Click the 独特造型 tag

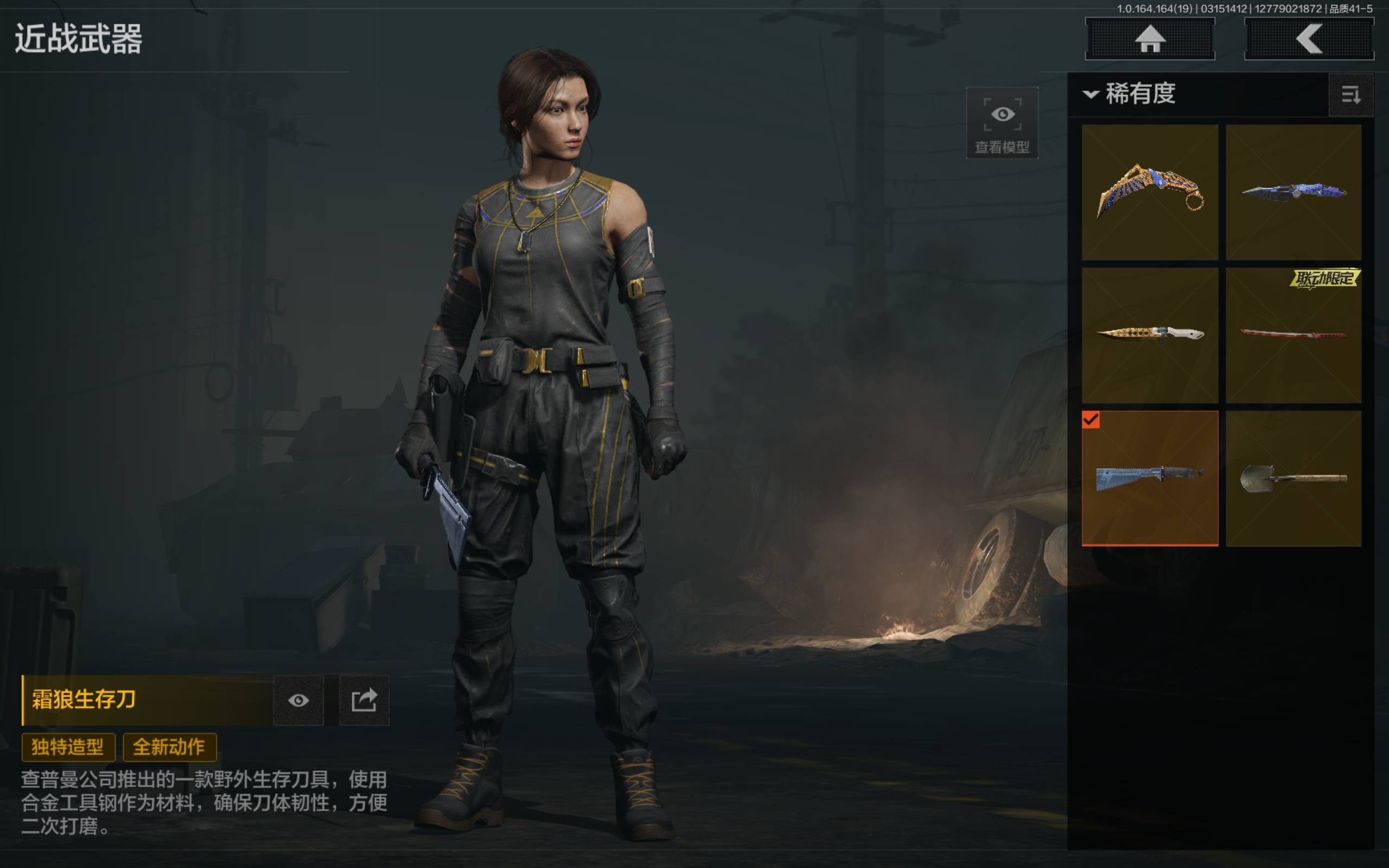pos(68,747)
